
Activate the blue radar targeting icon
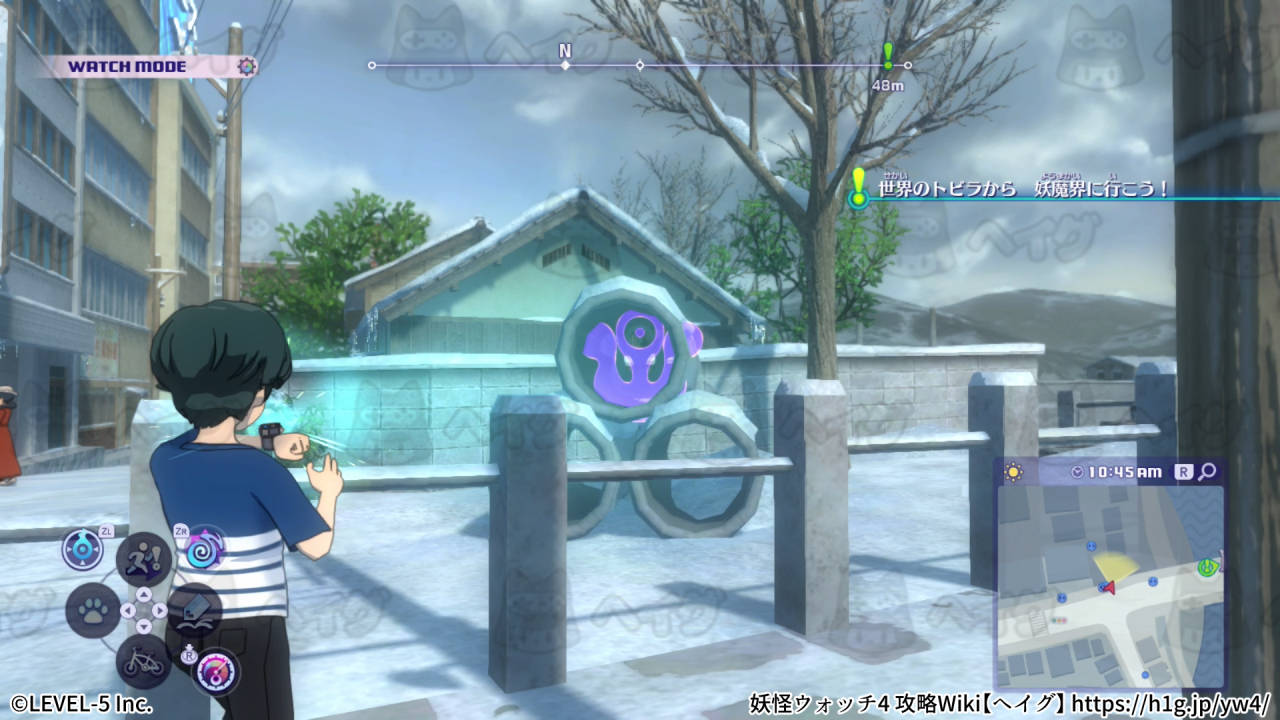(x=82, y=549)
